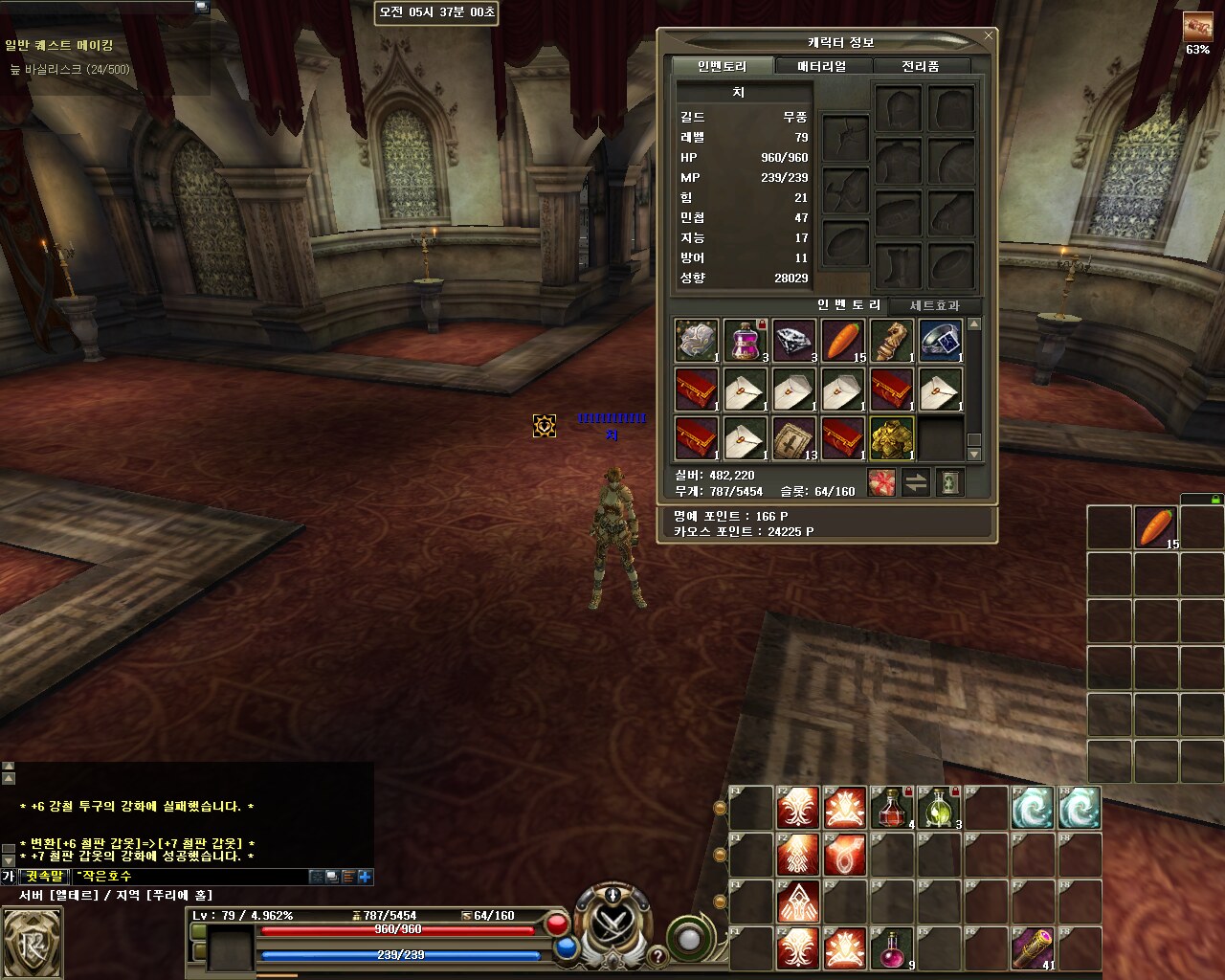Select the purple potion in inventory
Viewport: 1225px width, 980px height.
click(x=745, y=341)
